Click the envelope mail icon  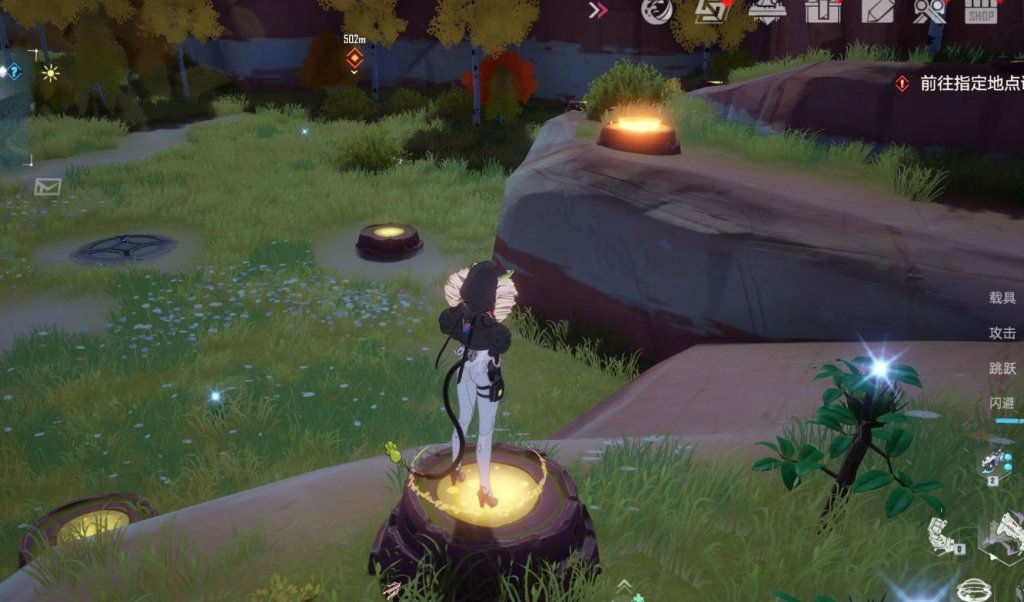(x=47, y=186)
